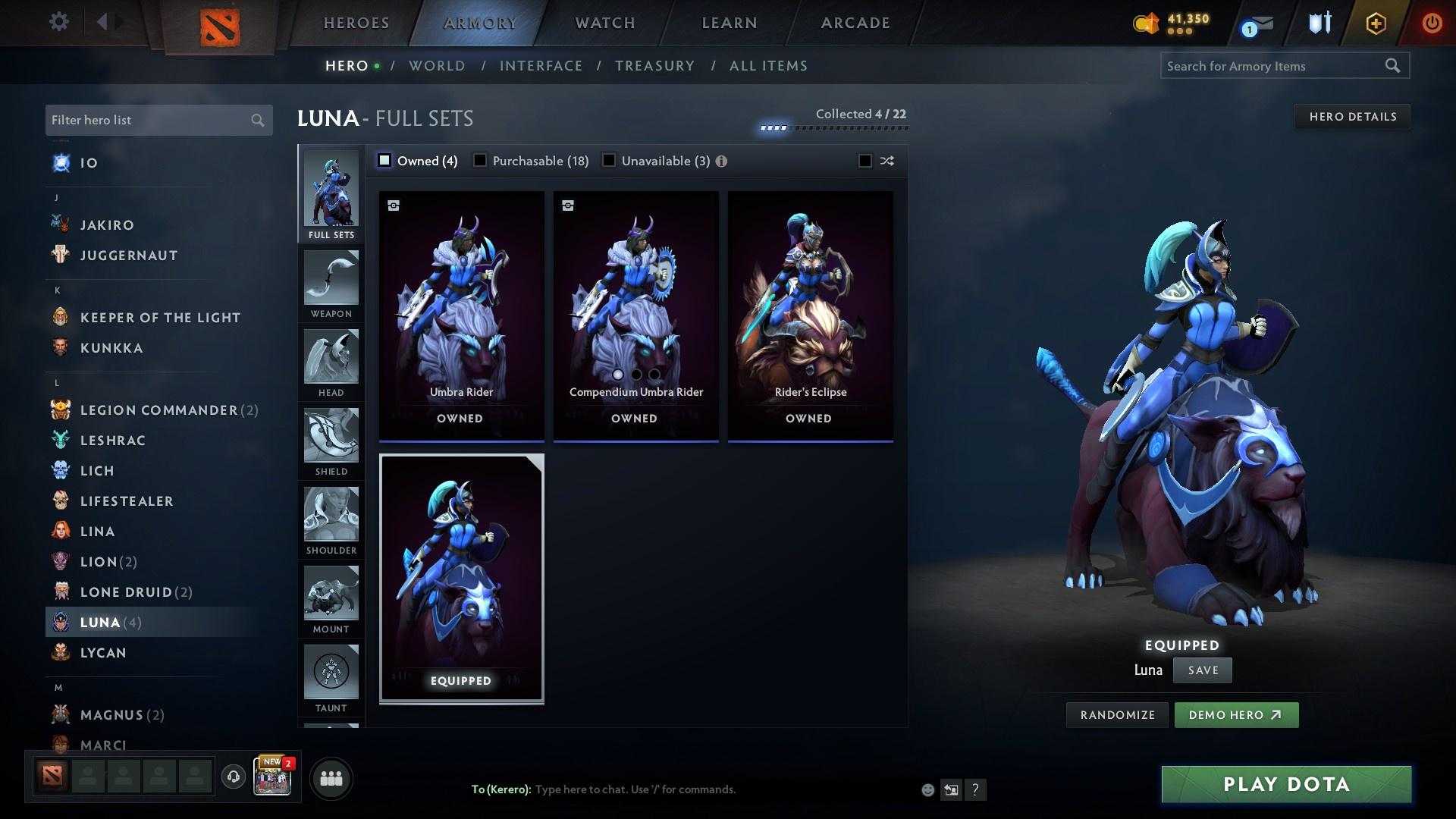The height and width of the screenshot is (819, 1456).
Task: Open the emoticon picker next to chat
Action: [x=927, y=789]
